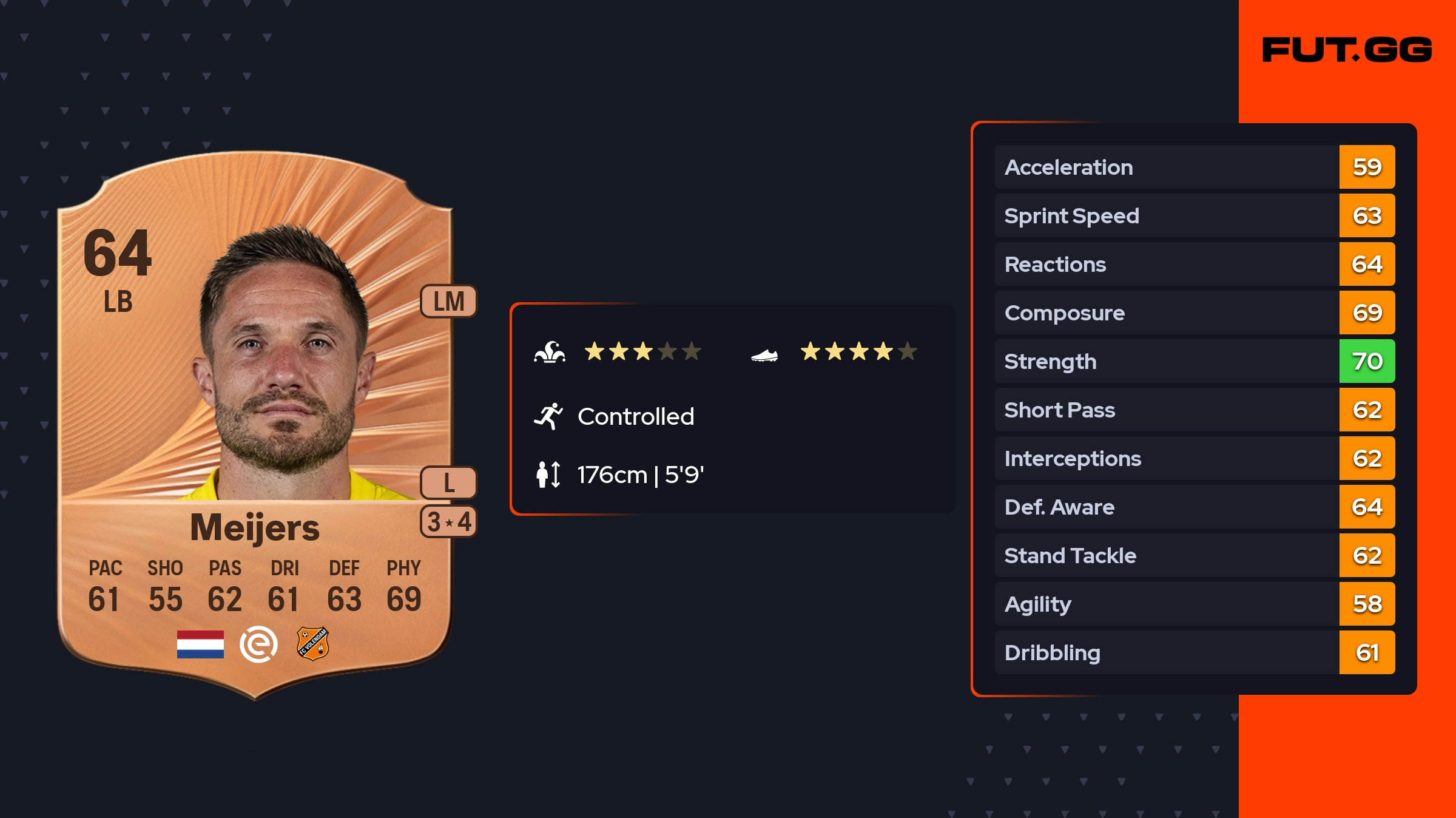The image size is (1456, 818).
Task: Select the skill moves star rating
Action: (642, 351)
